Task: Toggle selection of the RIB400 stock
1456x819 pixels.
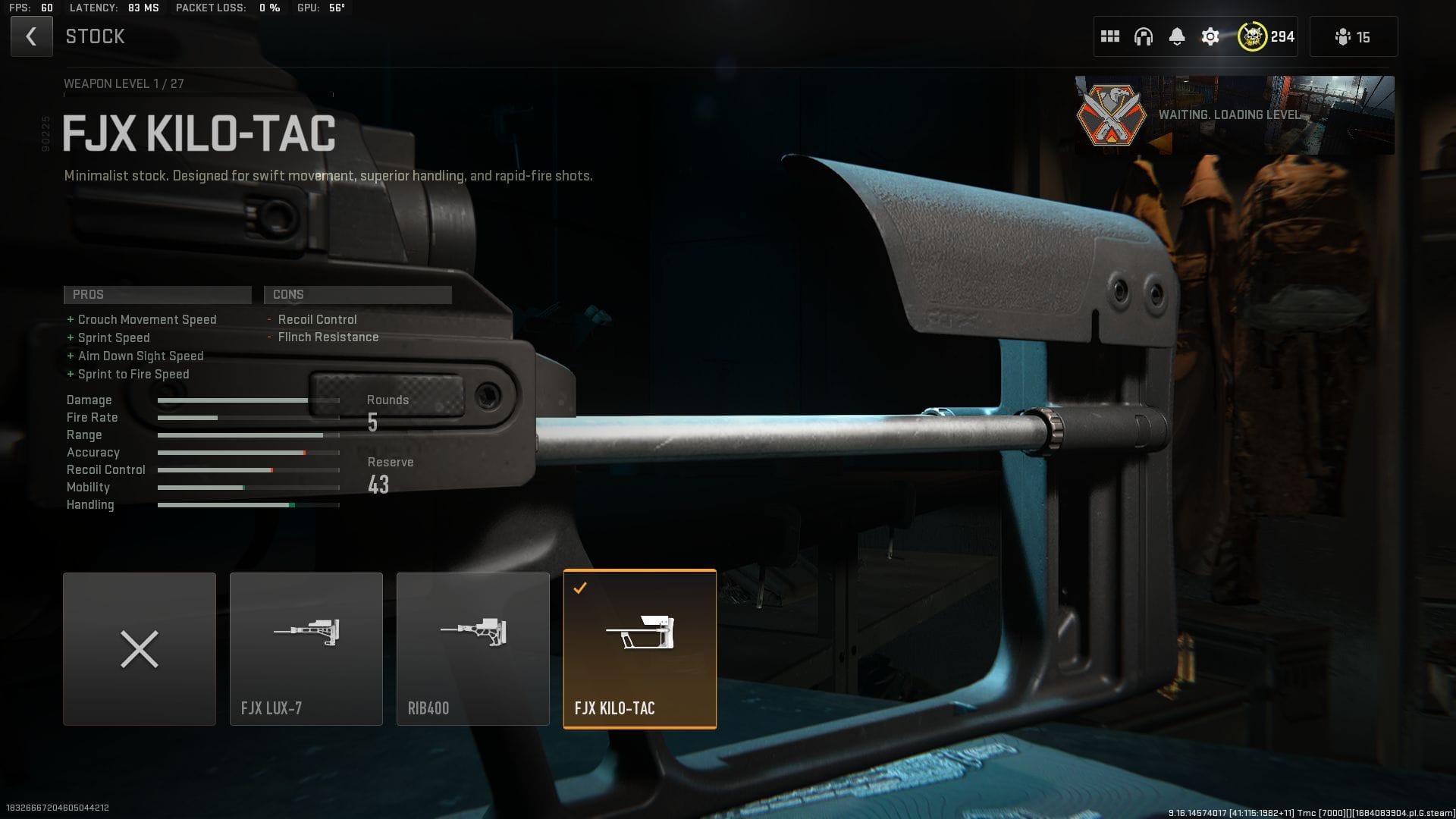Action: pos(473,648)
